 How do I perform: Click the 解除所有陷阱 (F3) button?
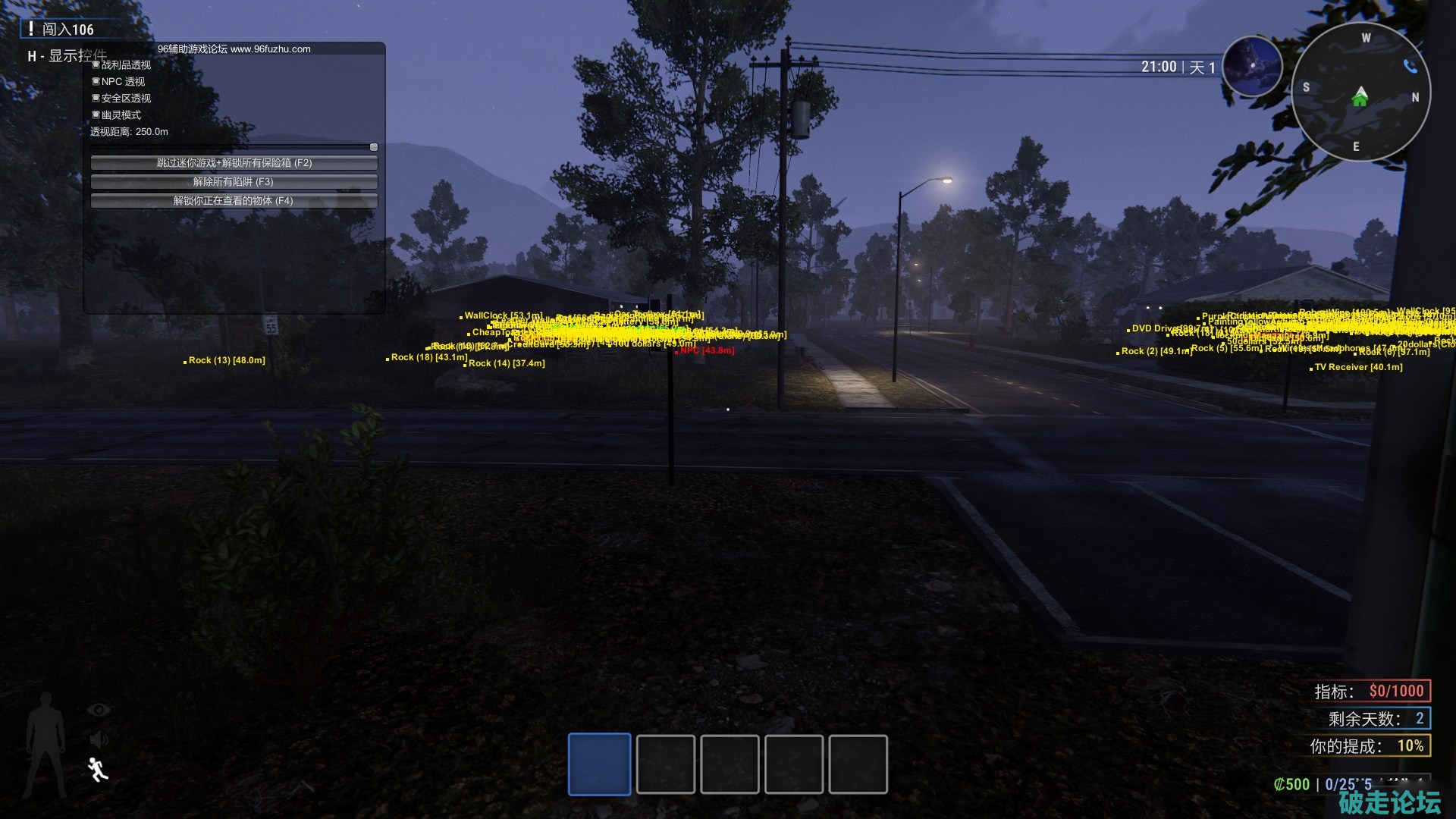[x=234, y=182]
